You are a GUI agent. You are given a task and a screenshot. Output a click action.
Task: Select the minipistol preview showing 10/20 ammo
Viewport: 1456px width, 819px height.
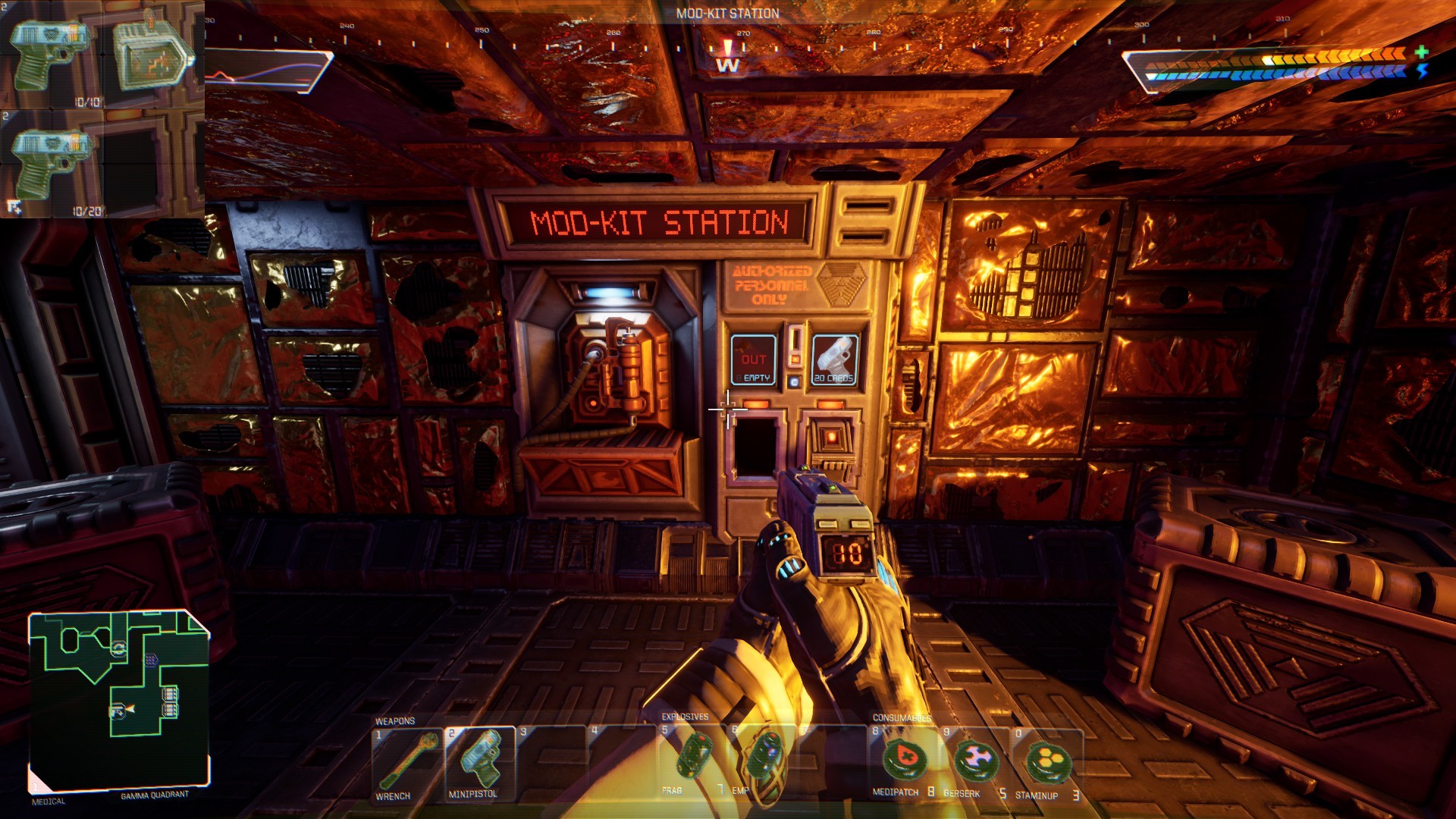[52, 165]
